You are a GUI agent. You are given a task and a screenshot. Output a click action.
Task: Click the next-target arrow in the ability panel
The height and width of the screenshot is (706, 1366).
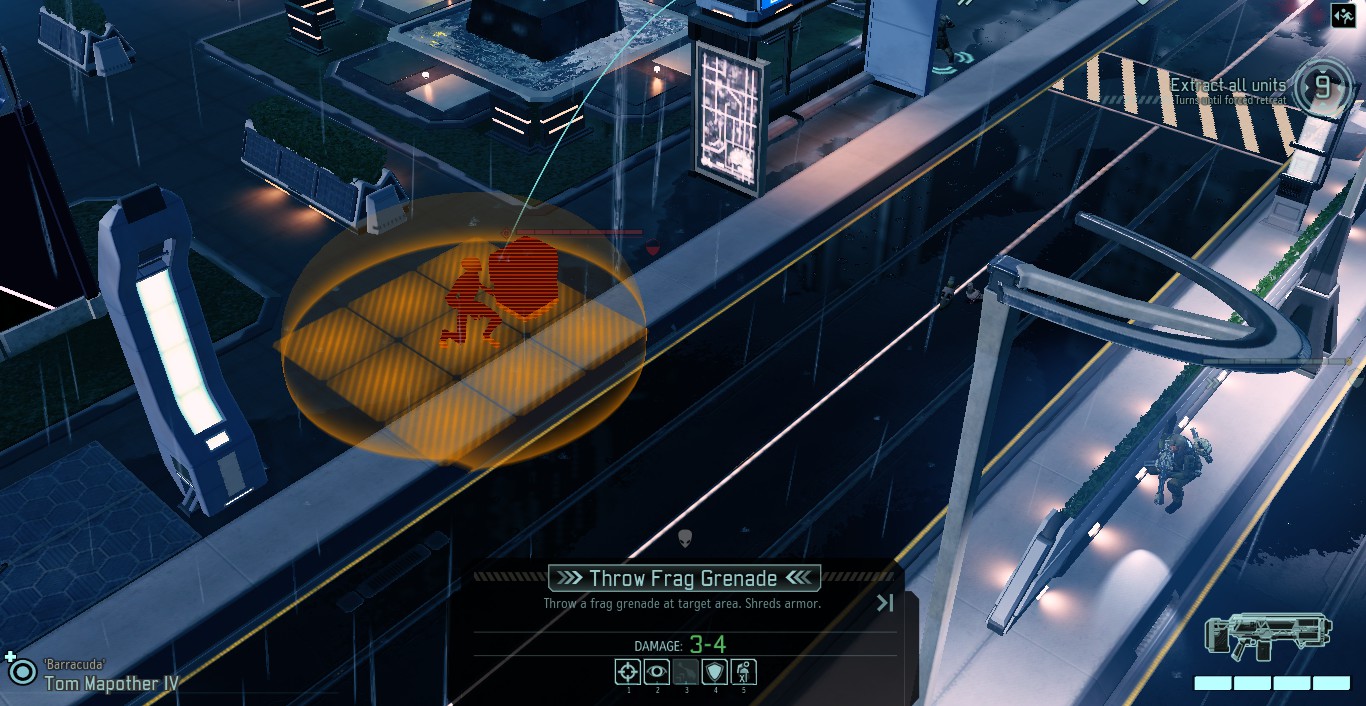pyautogui.click(x=885, y=602)
